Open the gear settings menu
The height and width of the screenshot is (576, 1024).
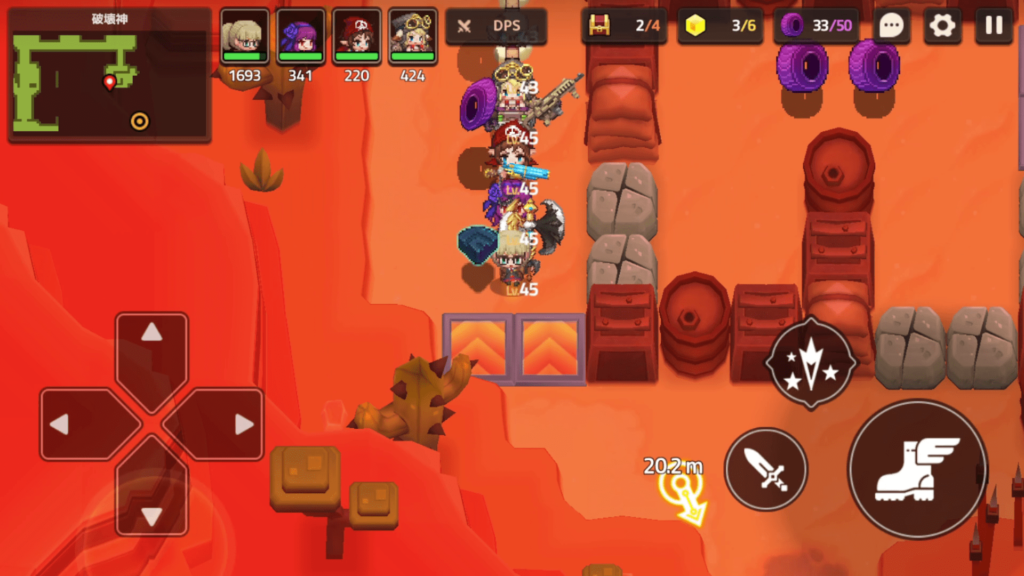(x=942, y=26)
